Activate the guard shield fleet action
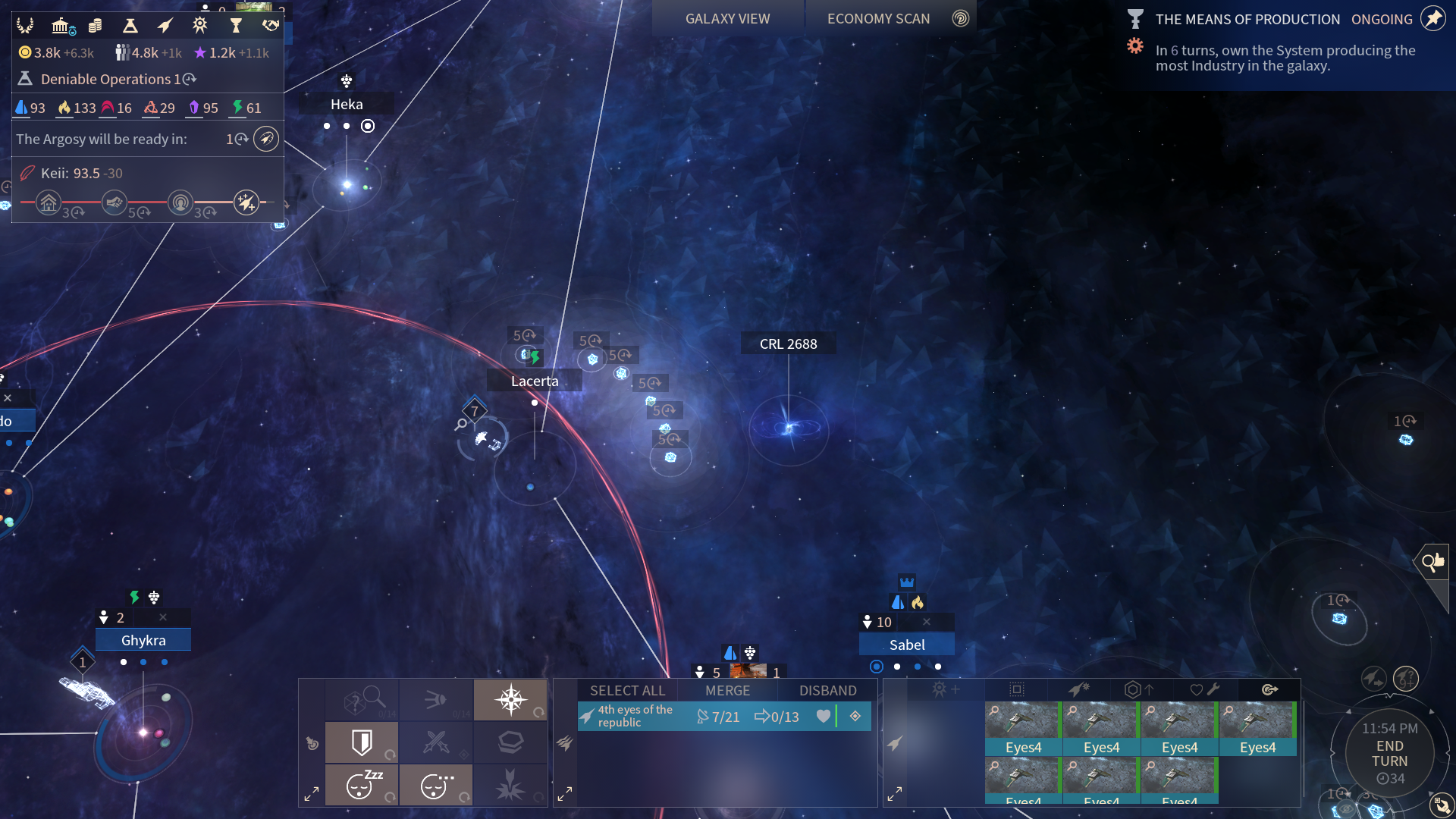Viewport: 1456px width, 819px height. (362, 742)
